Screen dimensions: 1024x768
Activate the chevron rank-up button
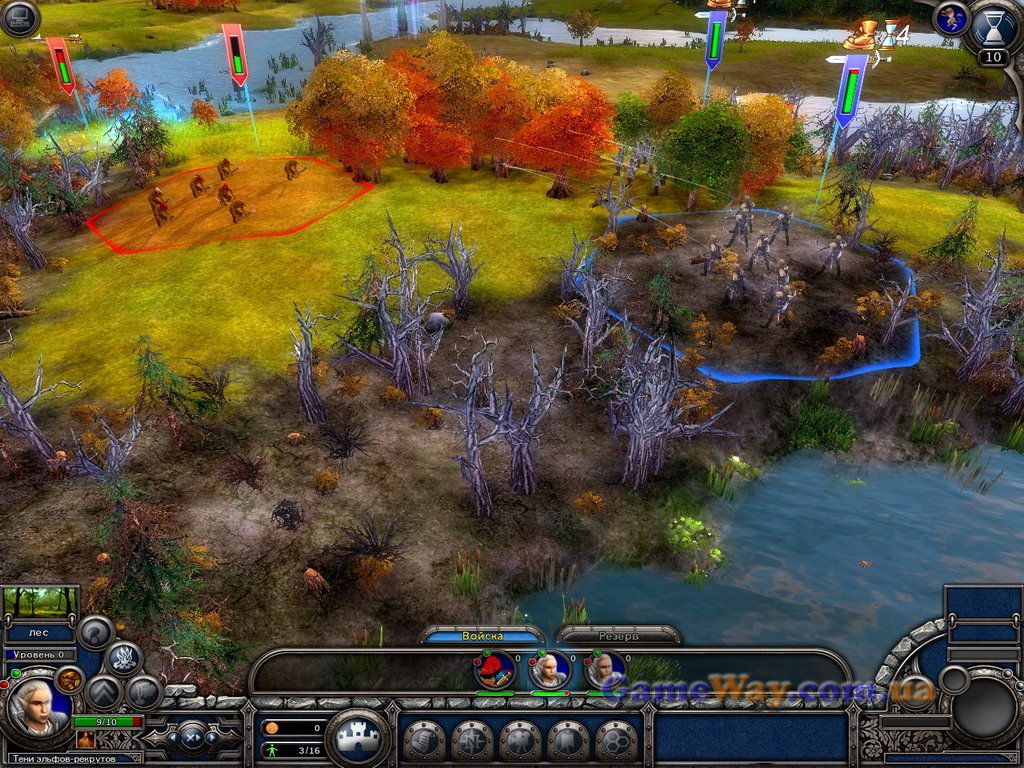[103, 692]
